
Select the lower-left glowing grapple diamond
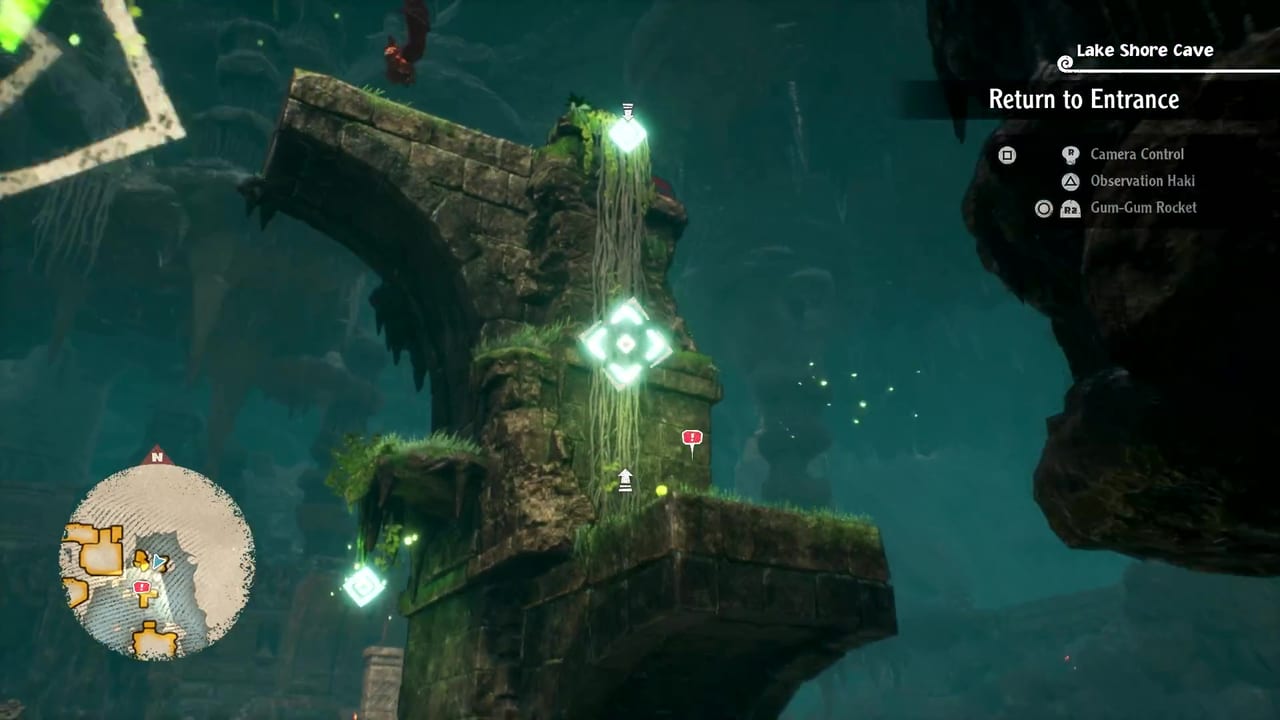pyautogui.click(x=362, y=586)
